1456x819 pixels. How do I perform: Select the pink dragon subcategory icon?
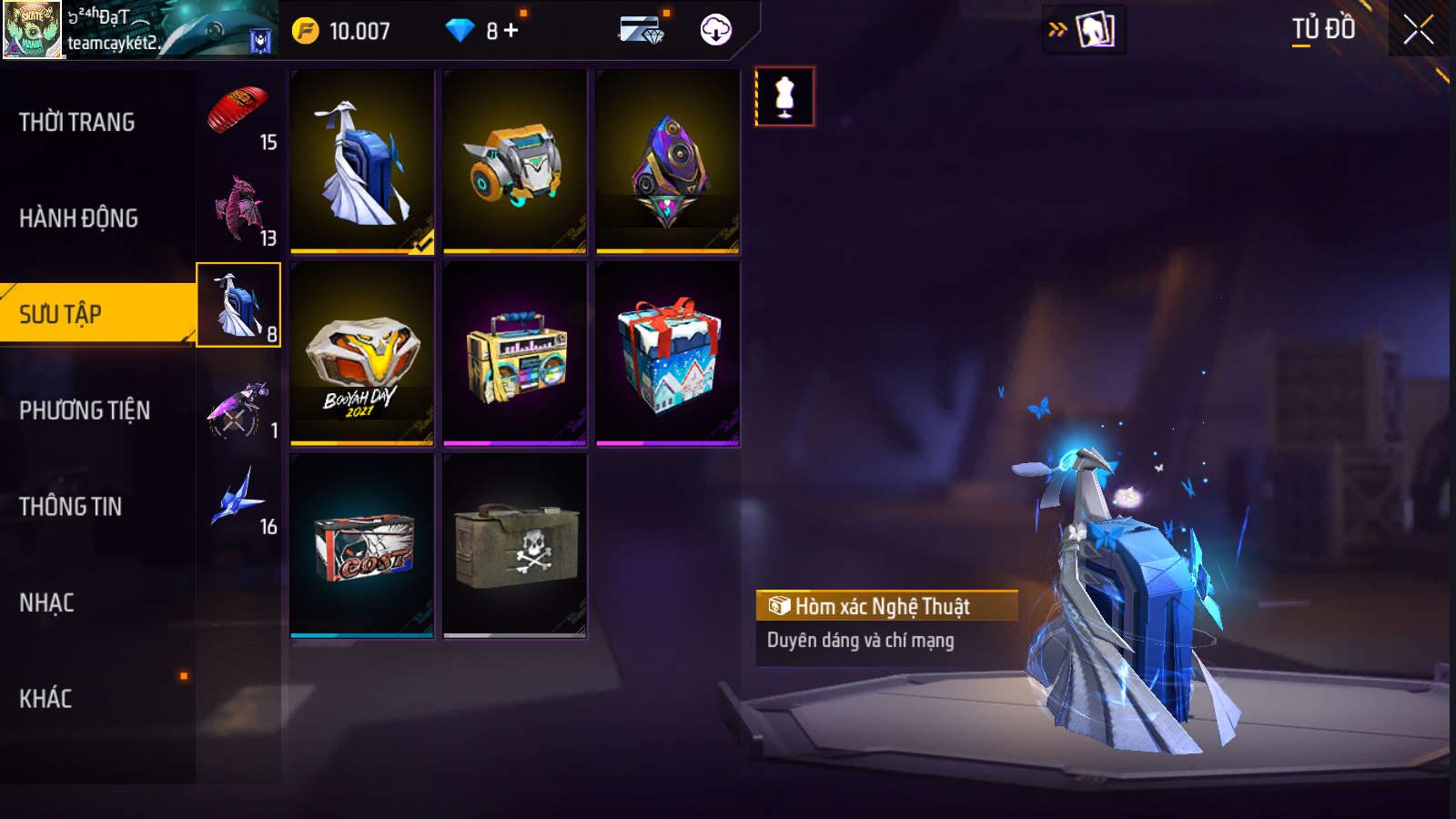pos(239,209)
